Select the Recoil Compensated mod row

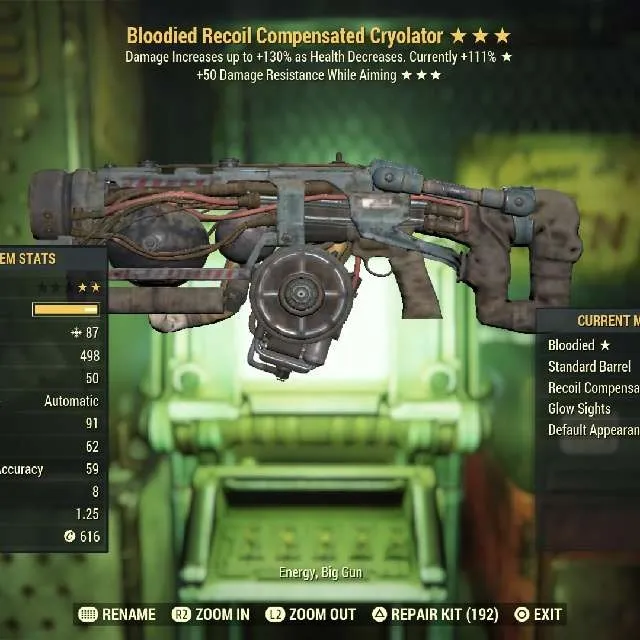594,388
